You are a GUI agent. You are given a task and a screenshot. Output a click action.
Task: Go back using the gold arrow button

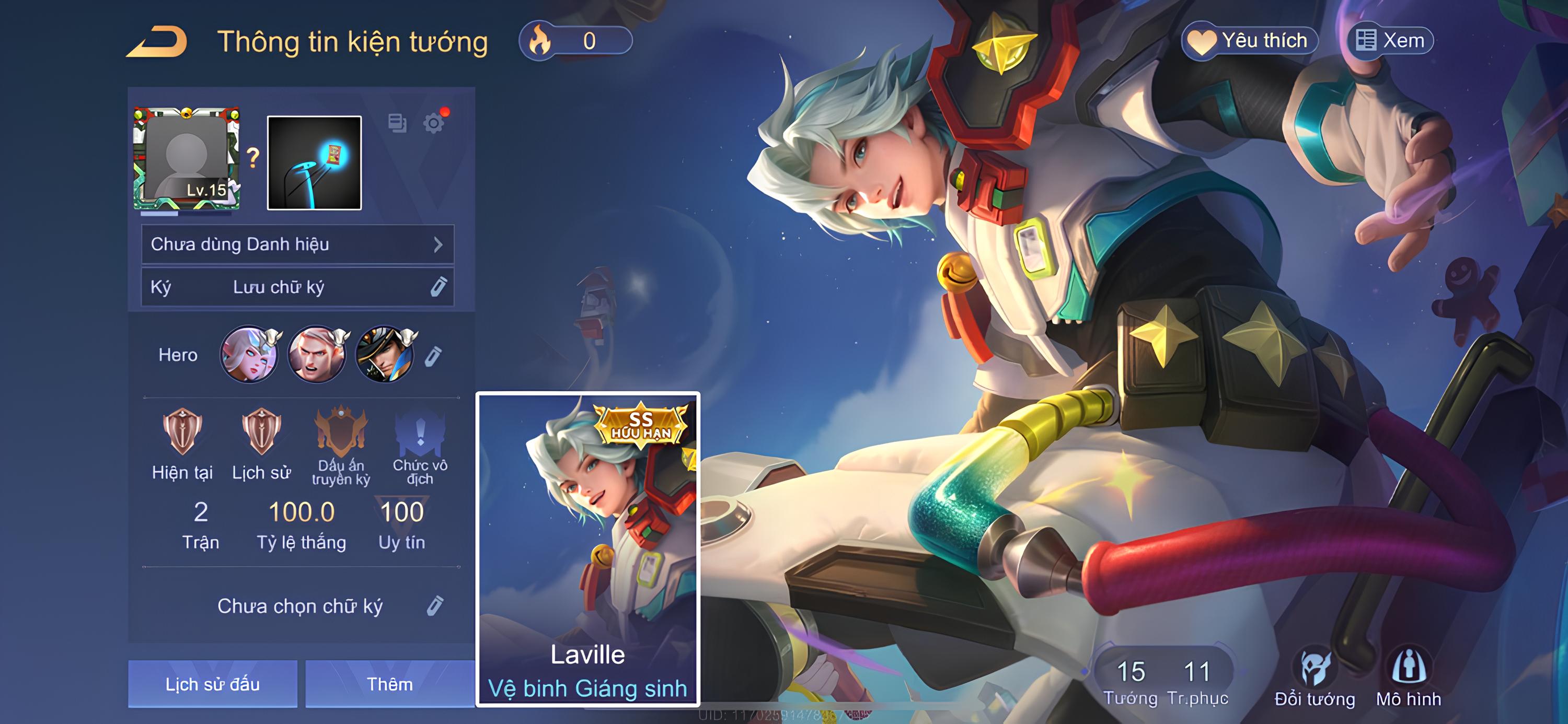156,41
